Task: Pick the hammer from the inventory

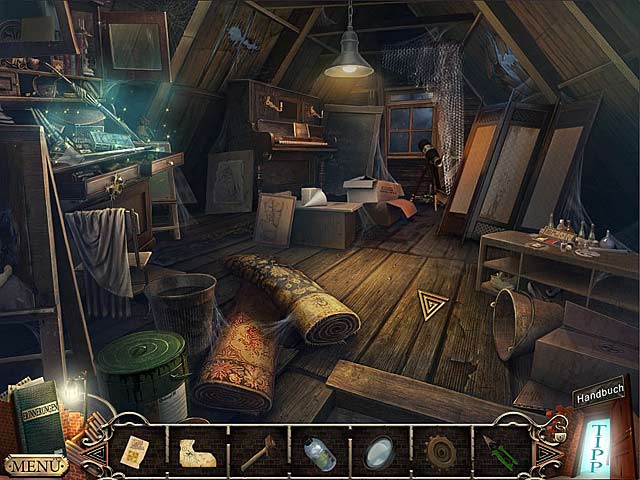Action: (258, 452)
